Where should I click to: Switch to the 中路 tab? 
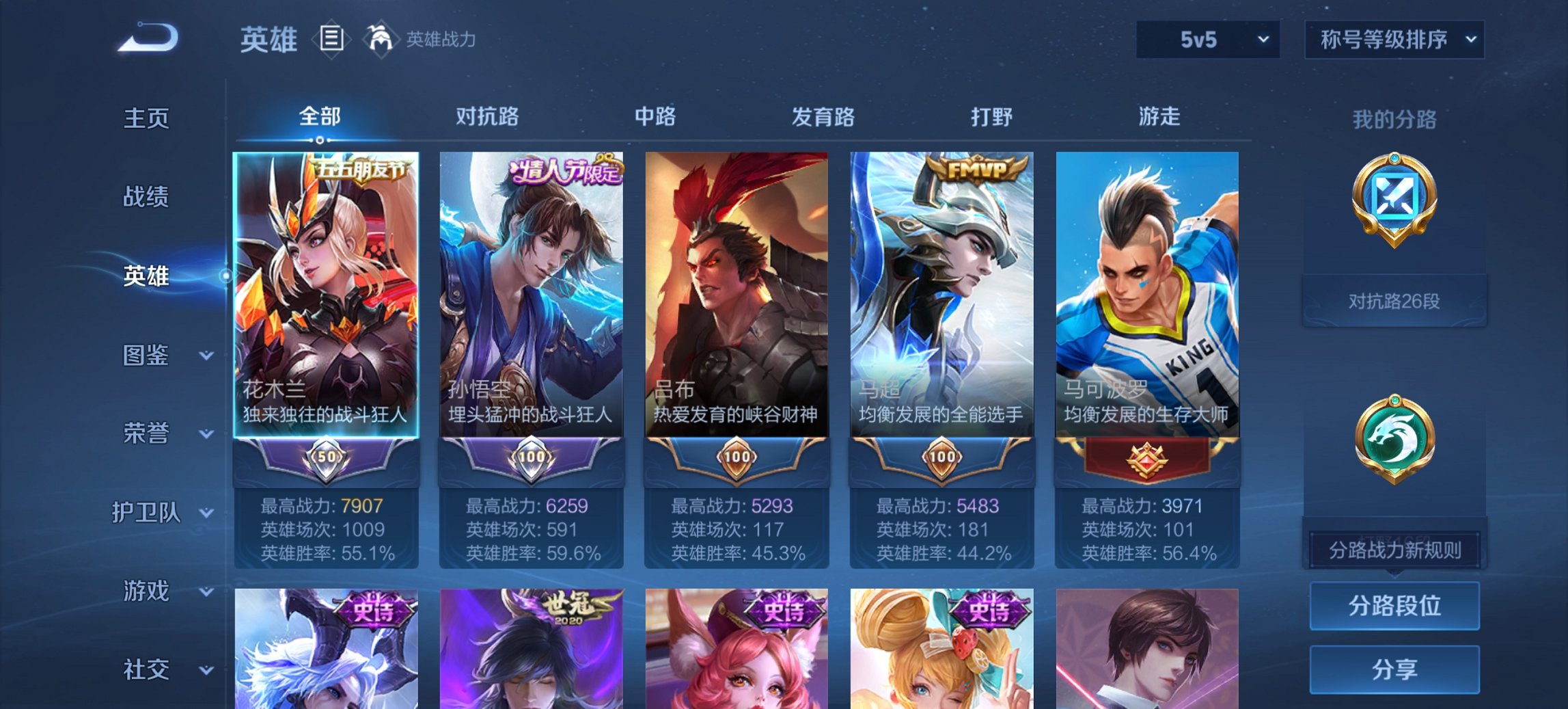[x=653, y=118]
